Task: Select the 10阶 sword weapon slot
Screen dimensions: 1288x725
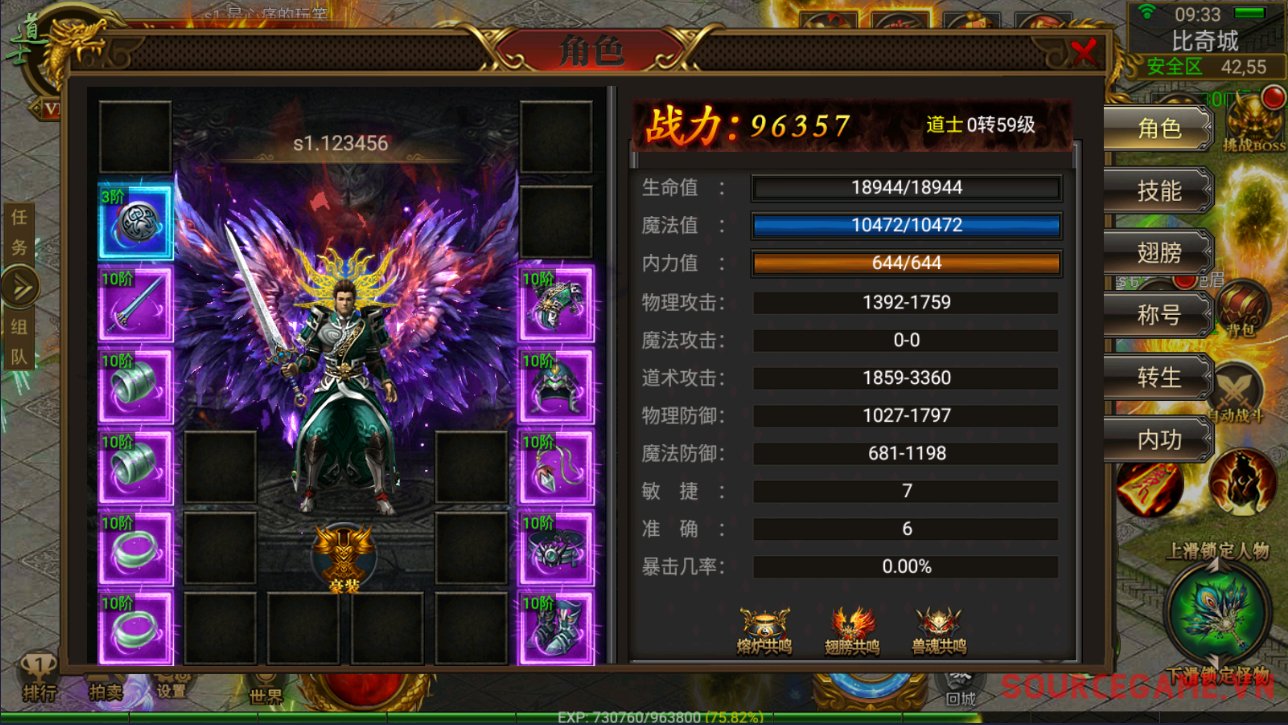Action: [136, 304]
